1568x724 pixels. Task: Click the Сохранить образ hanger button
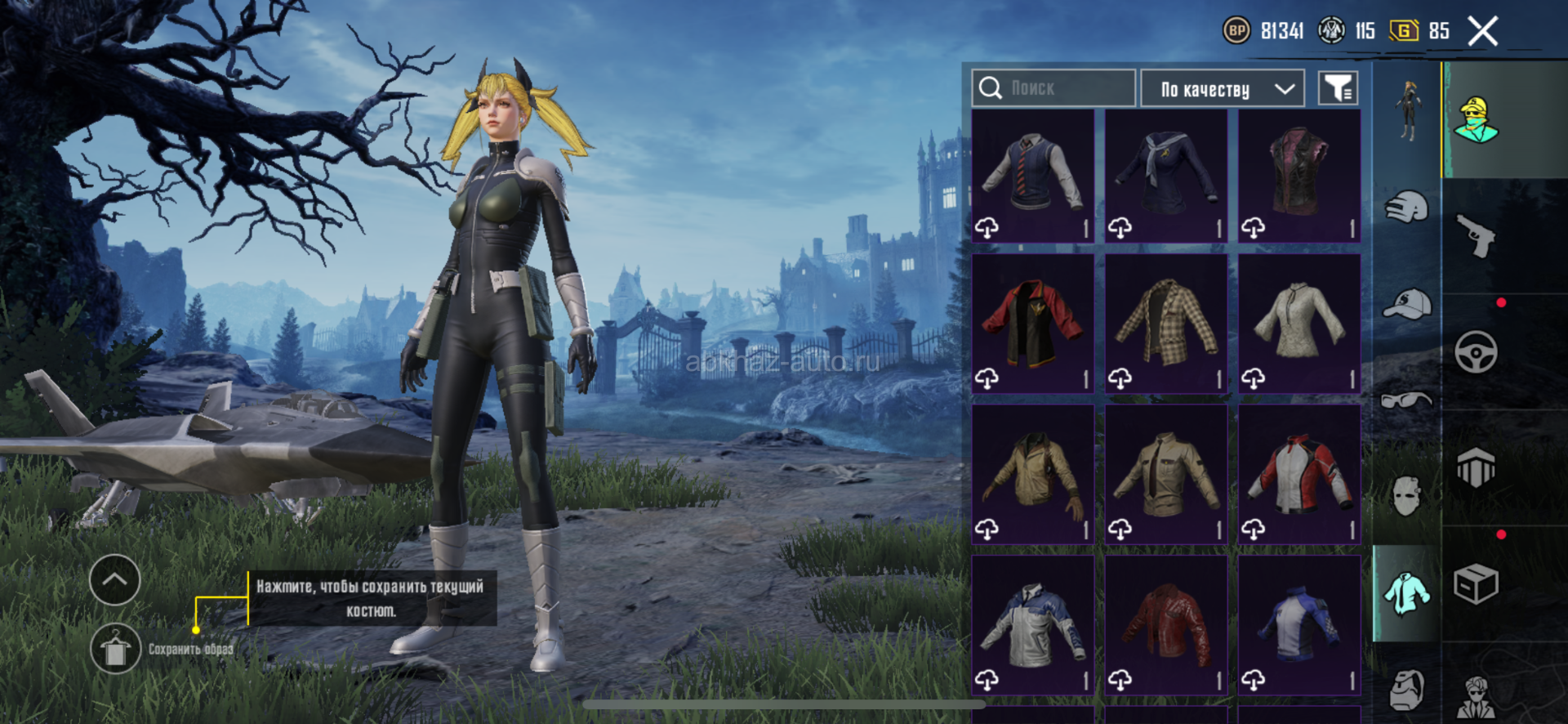[x=115, y=649]
